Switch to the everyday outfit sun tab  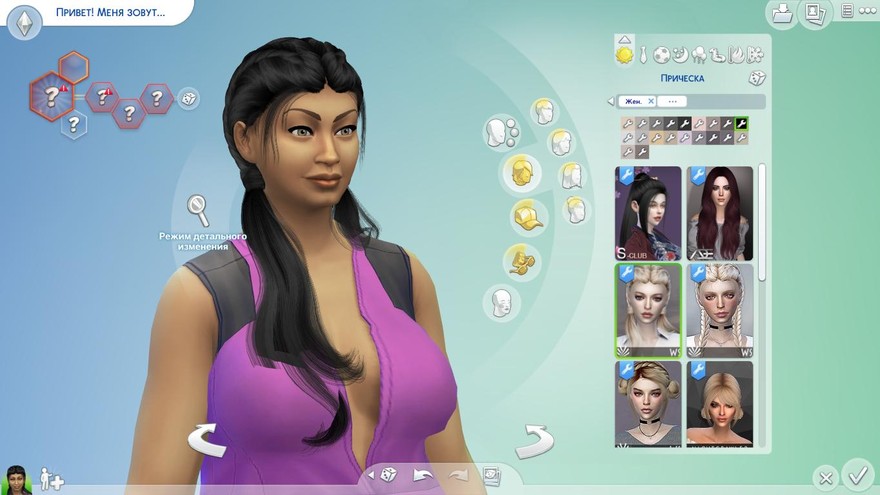[625, 53]
